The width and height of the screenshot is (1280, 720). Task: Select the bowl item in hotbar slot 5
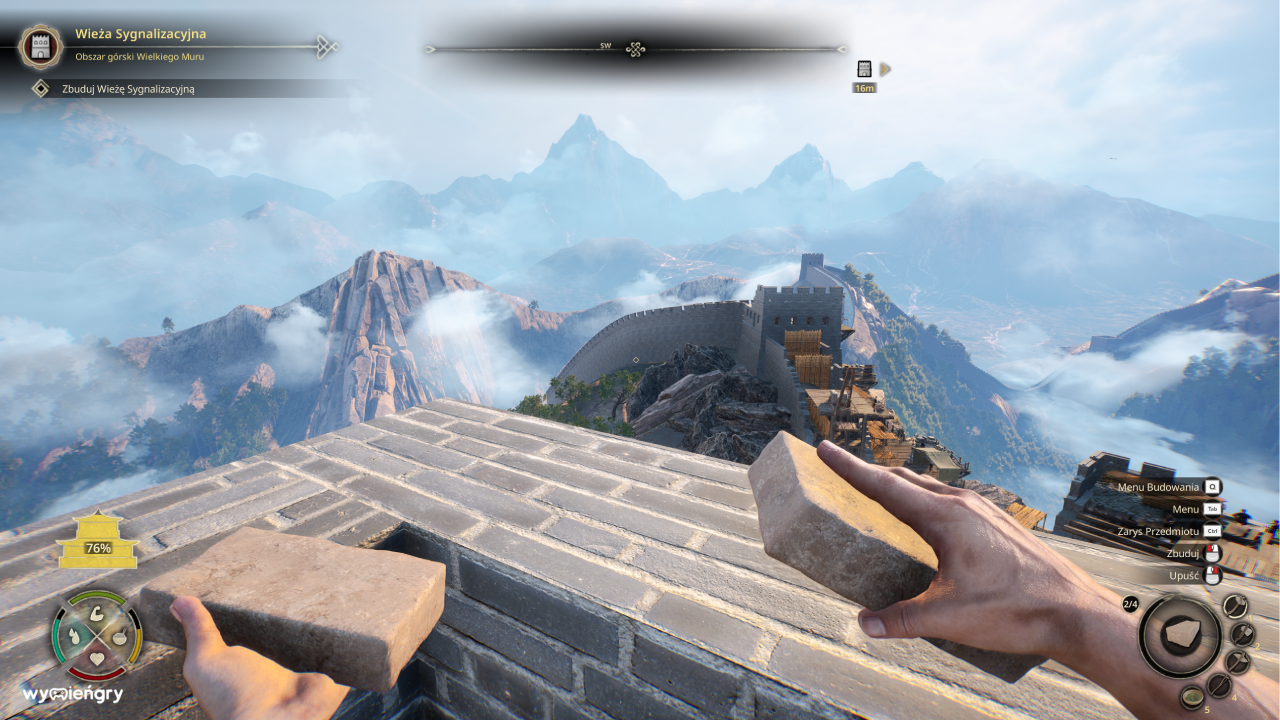tap(1193, 698)
